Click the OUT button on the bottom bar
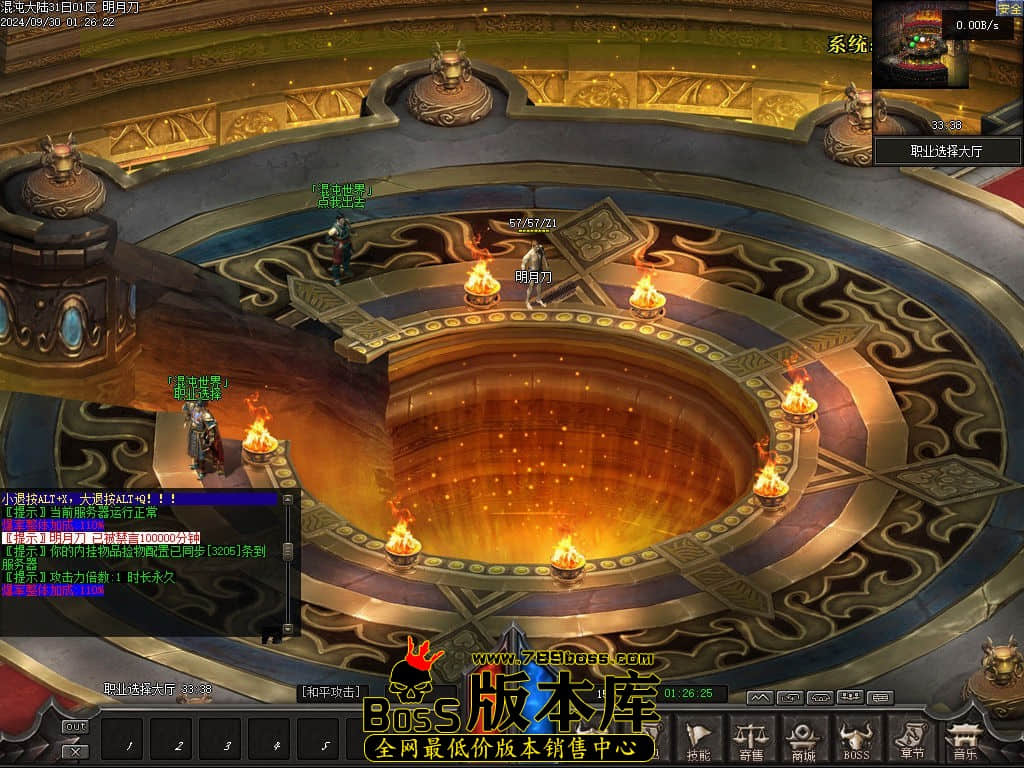 pos(75,727)
